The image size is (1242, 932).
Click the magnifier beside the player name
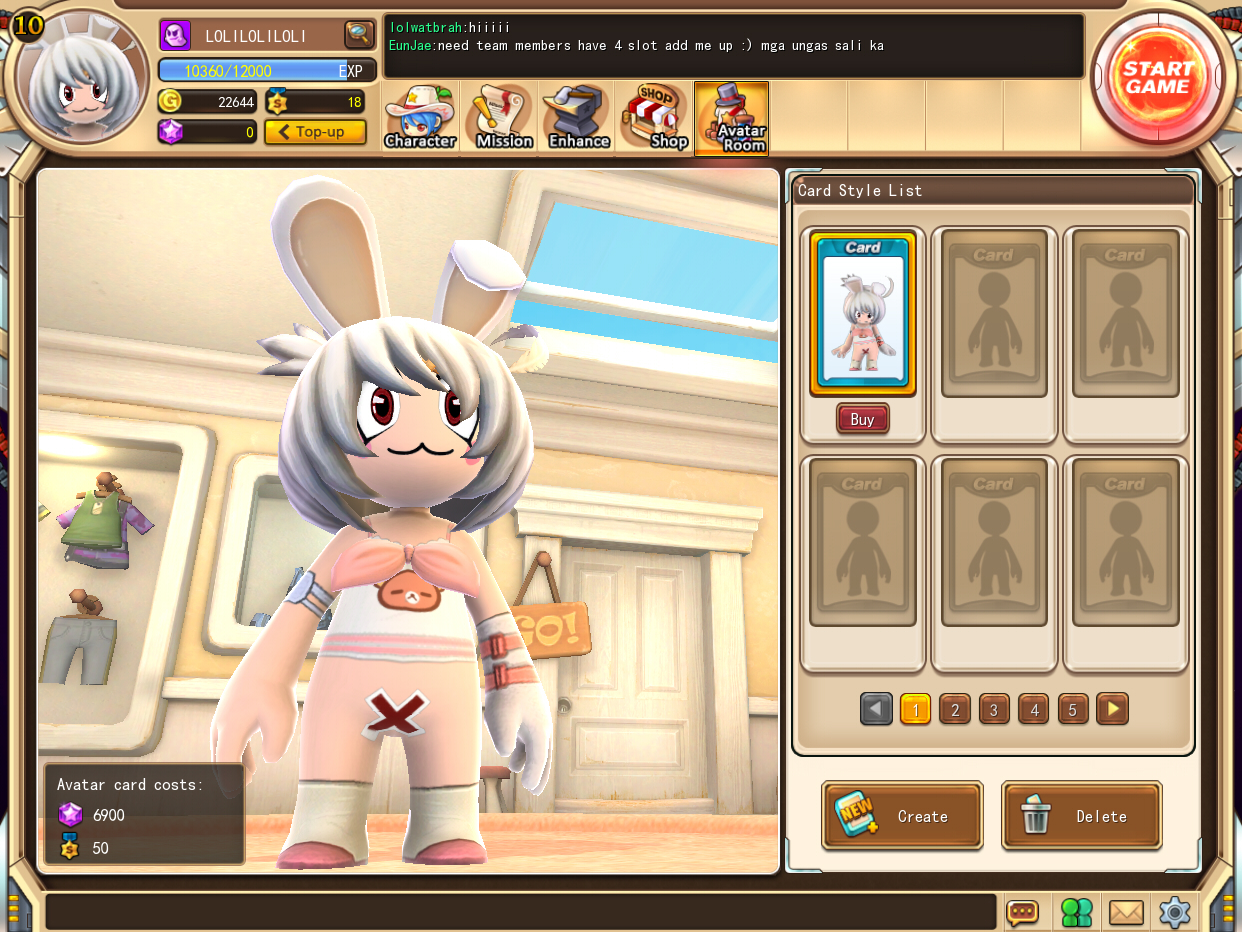pyautogui.click(x=359, y=35)
